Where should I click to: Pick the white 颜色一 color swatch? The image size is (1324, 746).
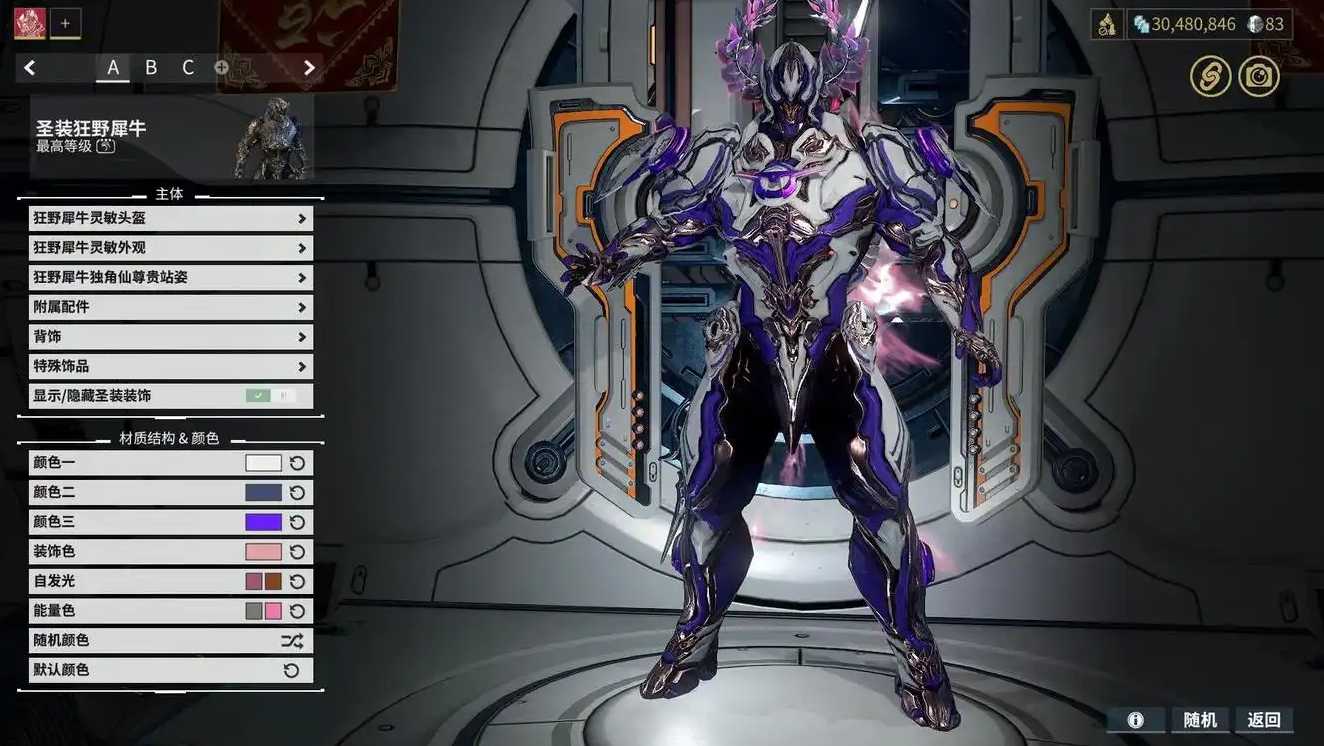[x=263, y=463]
